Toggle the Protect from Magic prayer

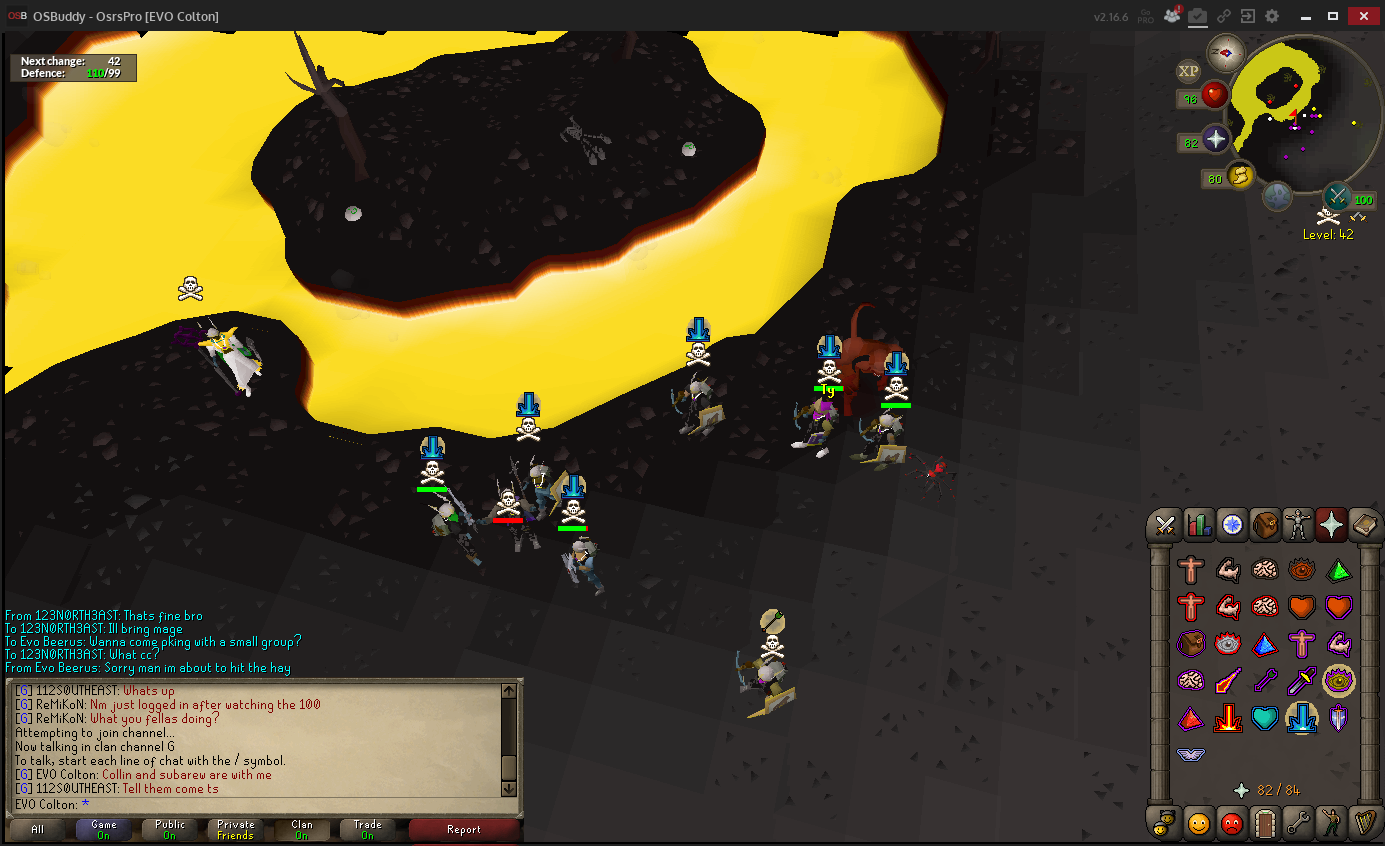point(1228,681)
